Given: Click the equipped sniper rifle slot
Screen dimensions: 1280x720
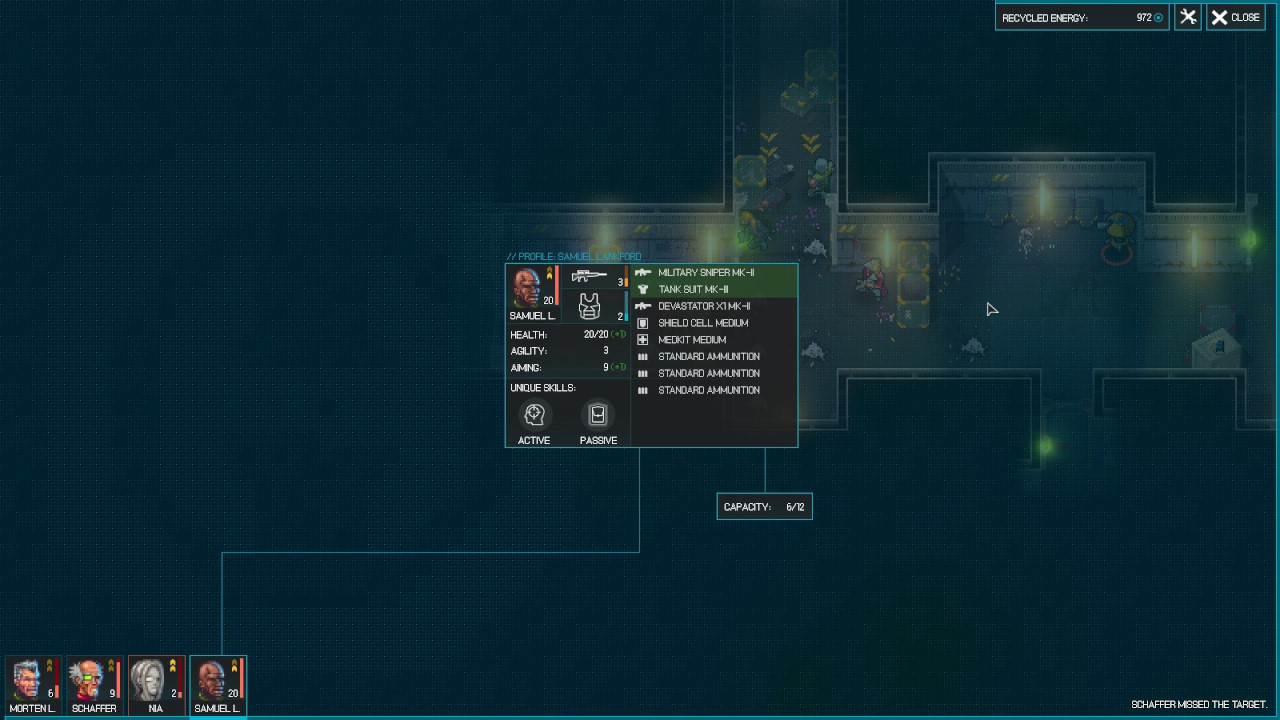Looking at the screenshot, I should pos(591,276).
